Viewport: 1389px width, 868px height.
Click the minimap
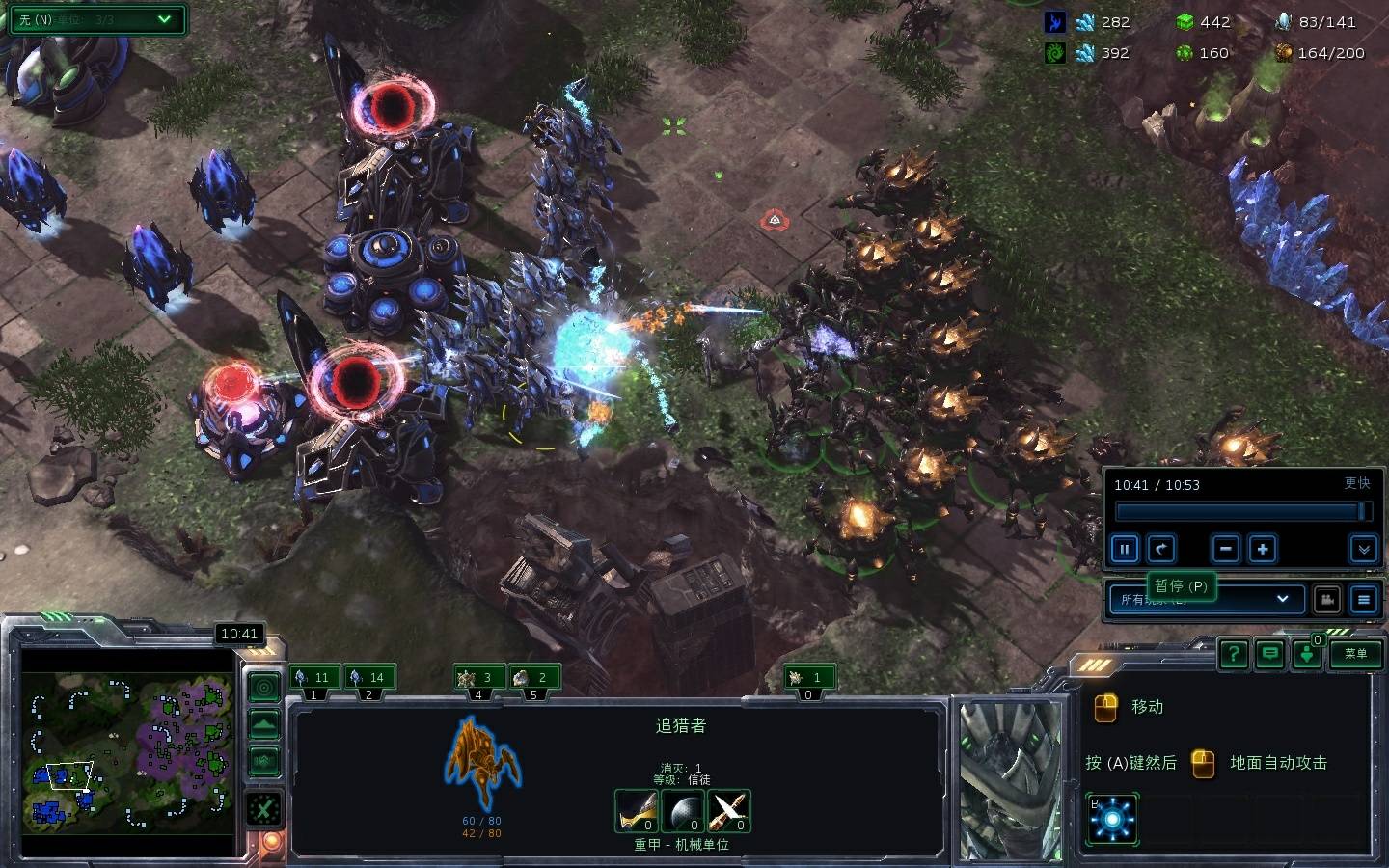pyautogui.click(x=127, y=752)
